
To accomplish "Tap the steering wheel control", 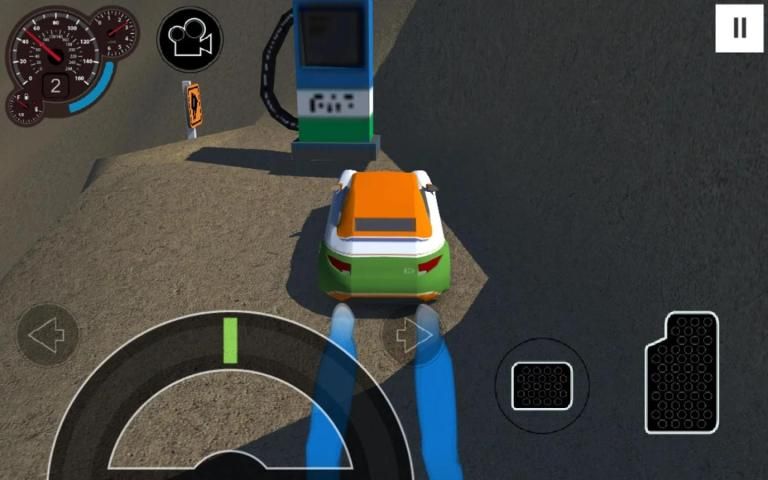I will 230,400.
